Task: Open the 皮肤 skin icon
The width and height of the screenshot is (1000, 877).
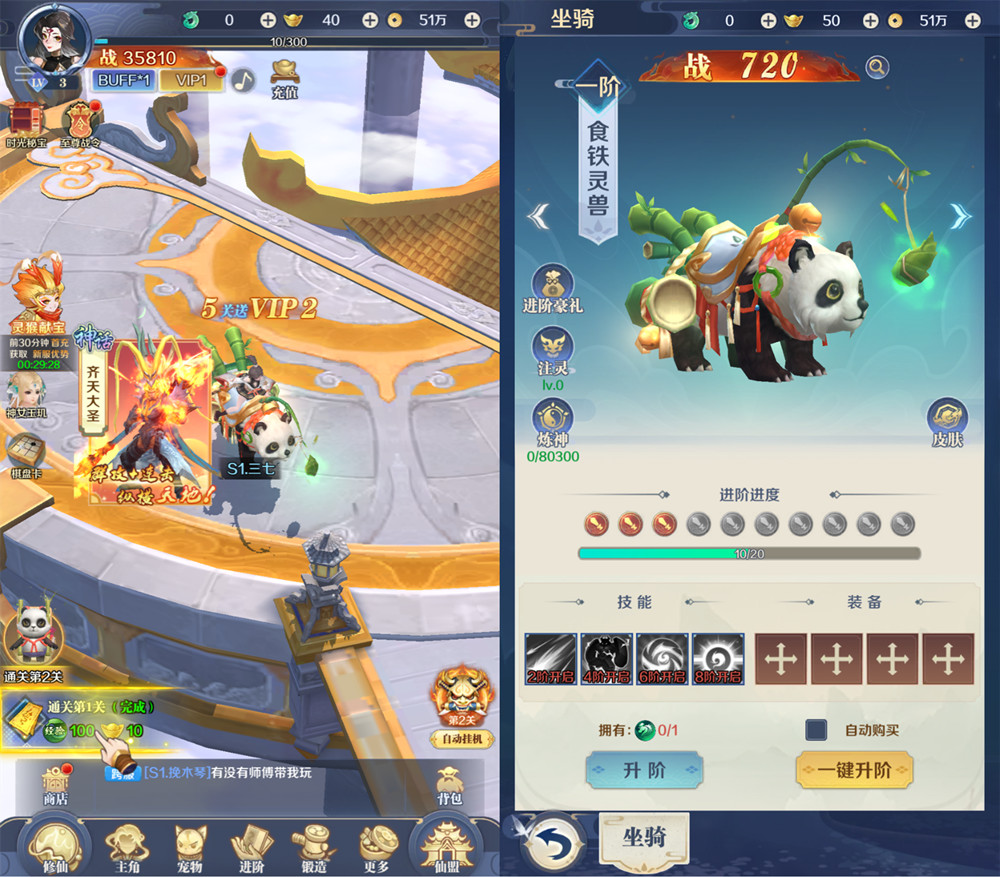Action: click(946, 421)
